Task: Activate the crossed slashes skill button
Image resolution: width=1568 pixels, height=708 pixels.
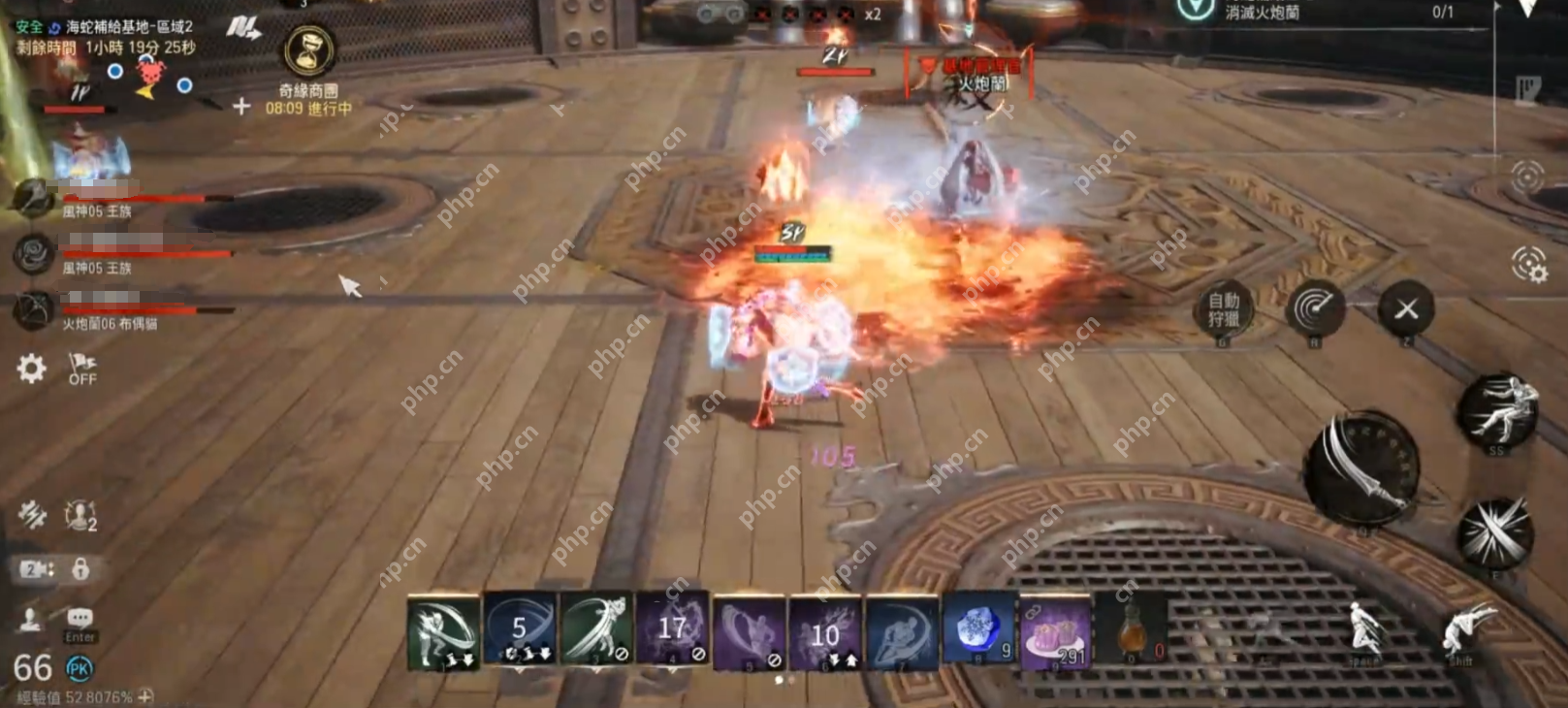Action: click(x=1495, y=532)
